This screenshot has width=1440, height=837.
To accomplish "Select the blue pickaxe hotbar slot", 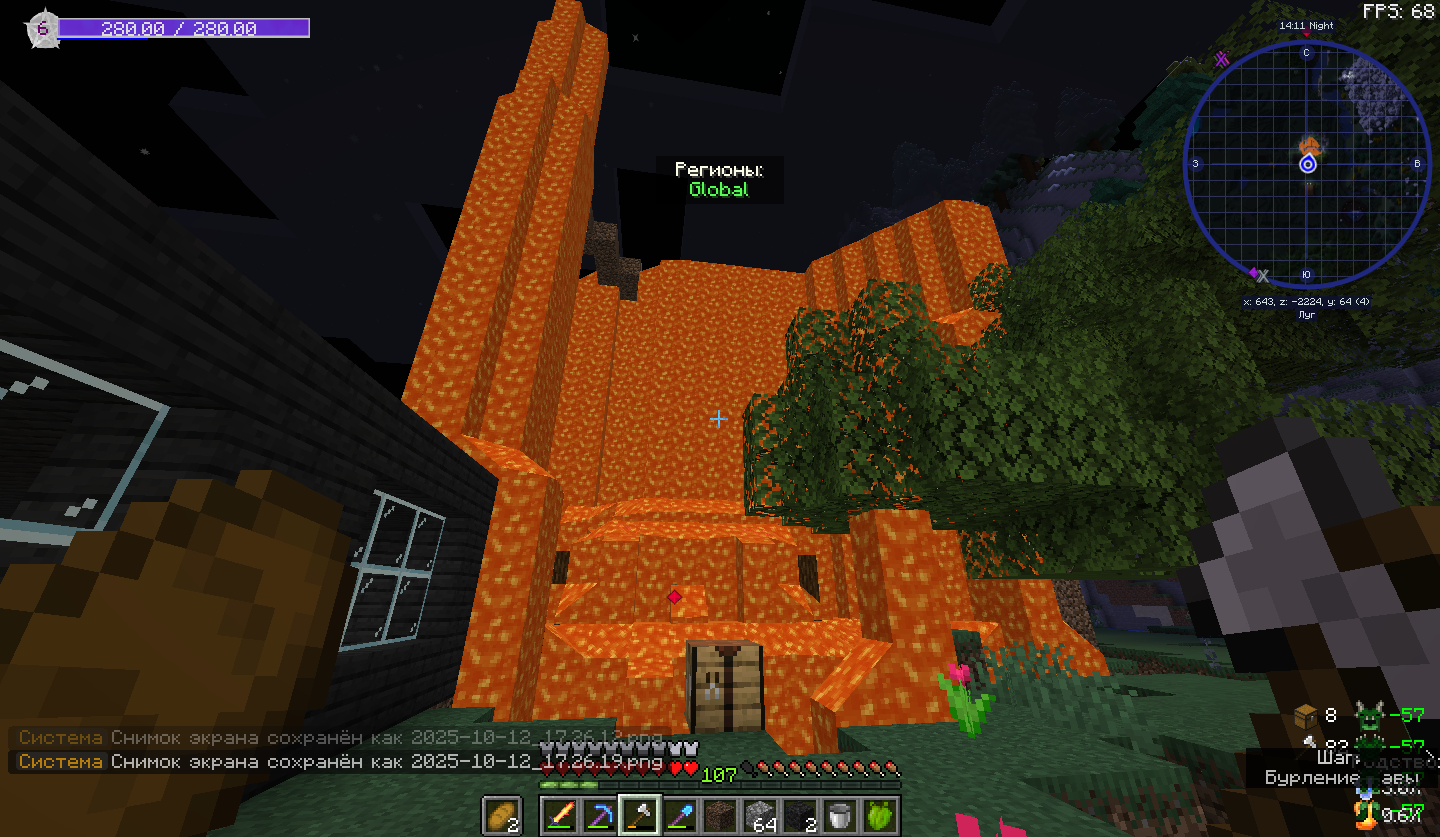I will [x=599, y=815].
